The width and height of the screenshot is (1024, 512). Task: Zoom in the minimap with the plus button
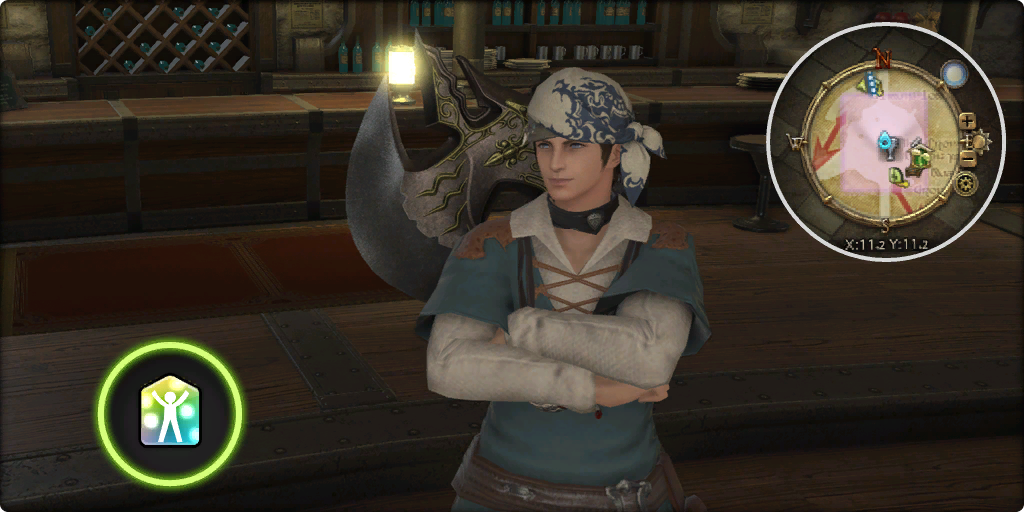tap(967, 121)
